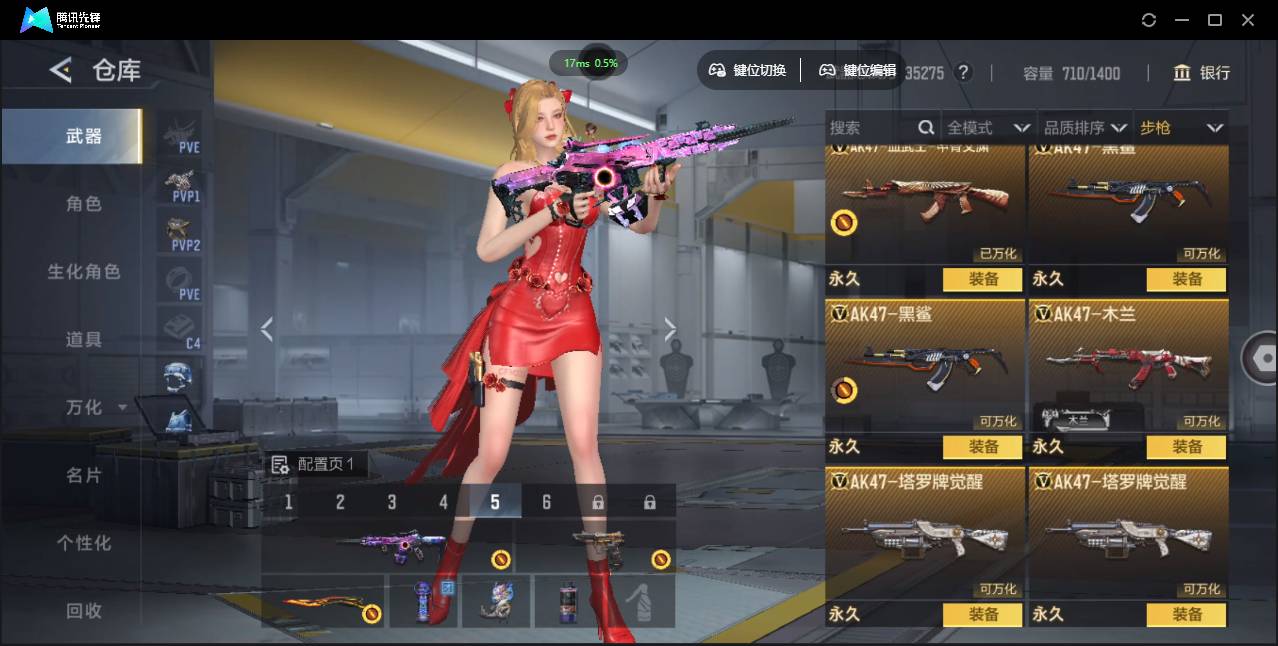Open 键位编辑 key mapping editor
Screen dimensions: 1278x646
(x=858, y=70)
